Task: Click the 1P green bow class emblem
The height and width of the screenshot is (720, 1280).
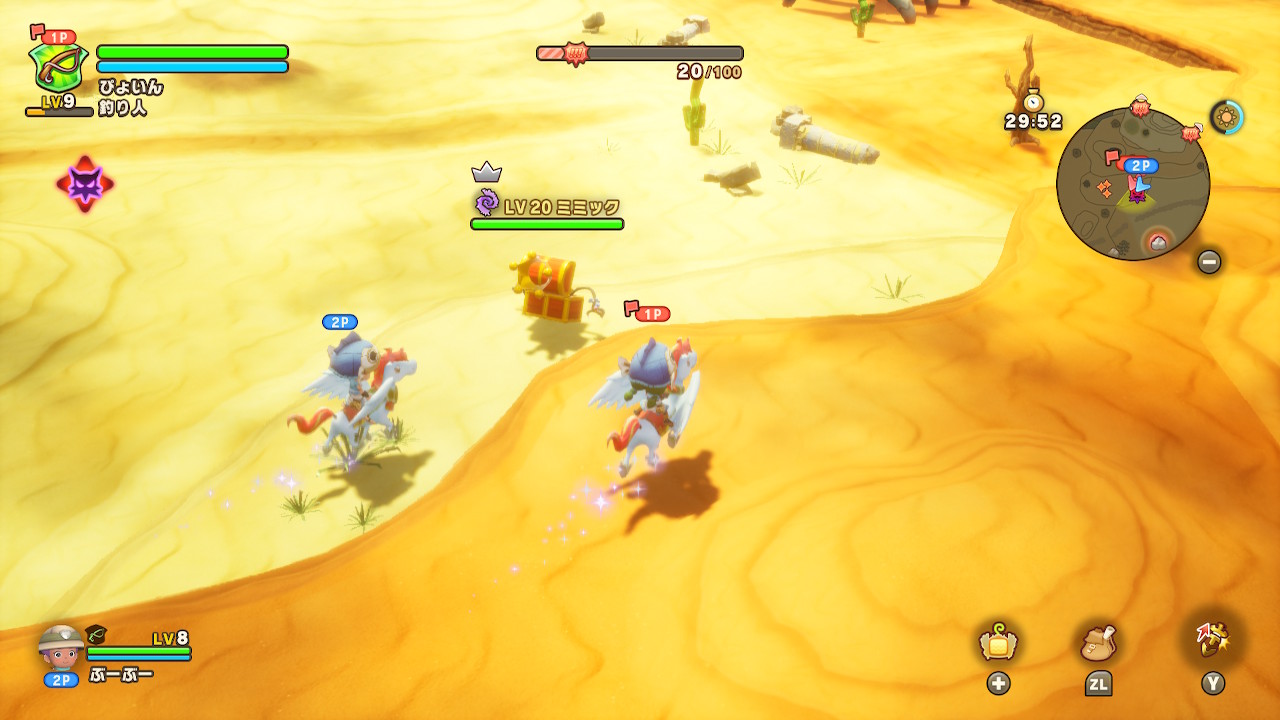Action: point(58,66)
